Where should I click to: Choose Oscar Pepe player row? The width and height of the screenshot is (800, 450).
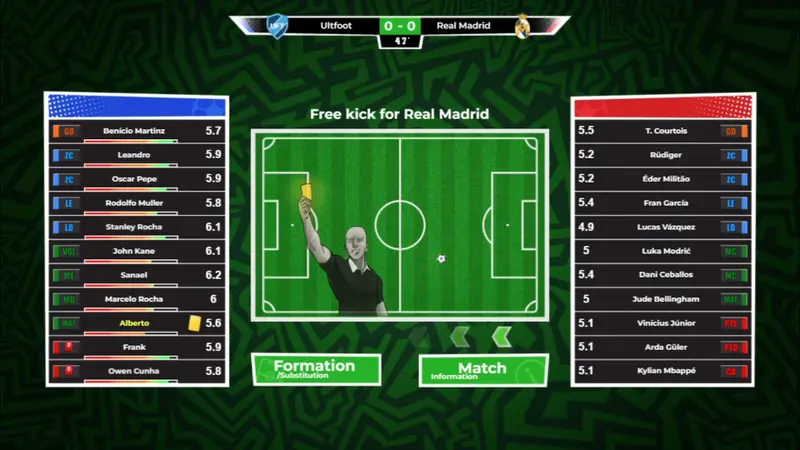(x=134, y=179)
